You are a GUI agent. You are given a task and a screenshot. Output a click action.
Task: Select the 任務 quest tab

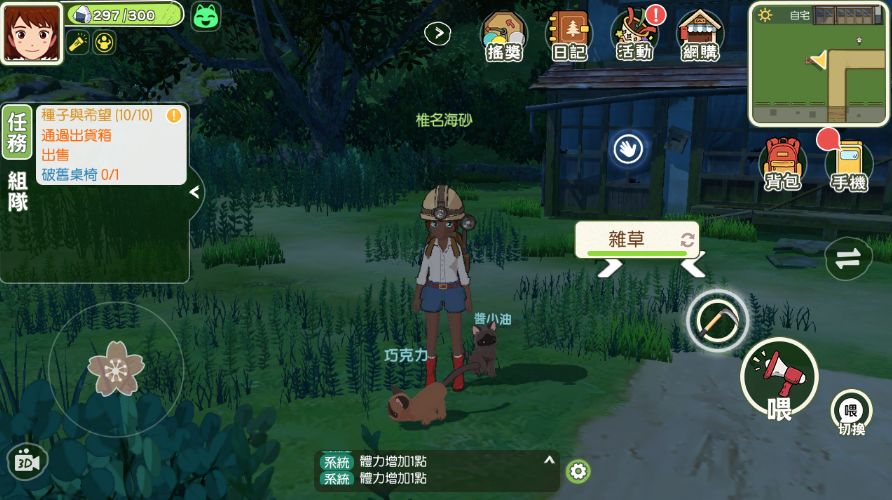[x=17, y=132]
